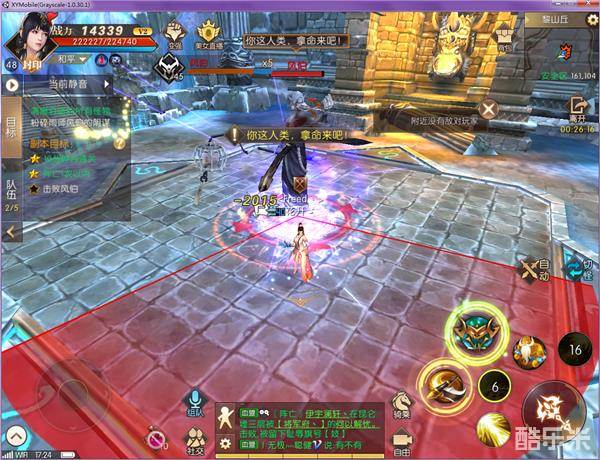Open chat settings gear icon
Viewport: 600px width, 460px height.
tap(225, 443)
